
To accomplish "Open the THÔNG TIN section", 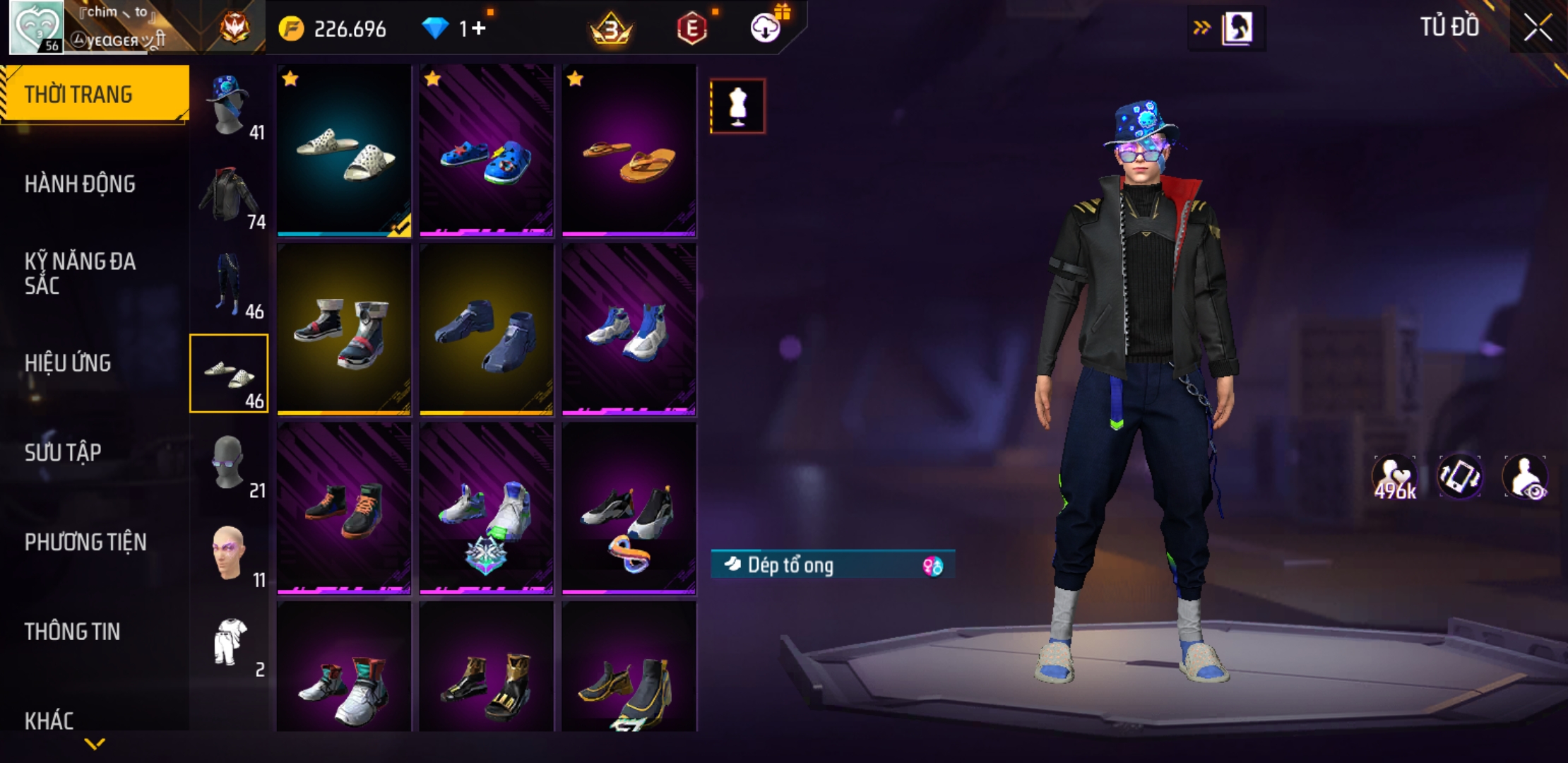I will pyautogui.click(x=72, y=632).
